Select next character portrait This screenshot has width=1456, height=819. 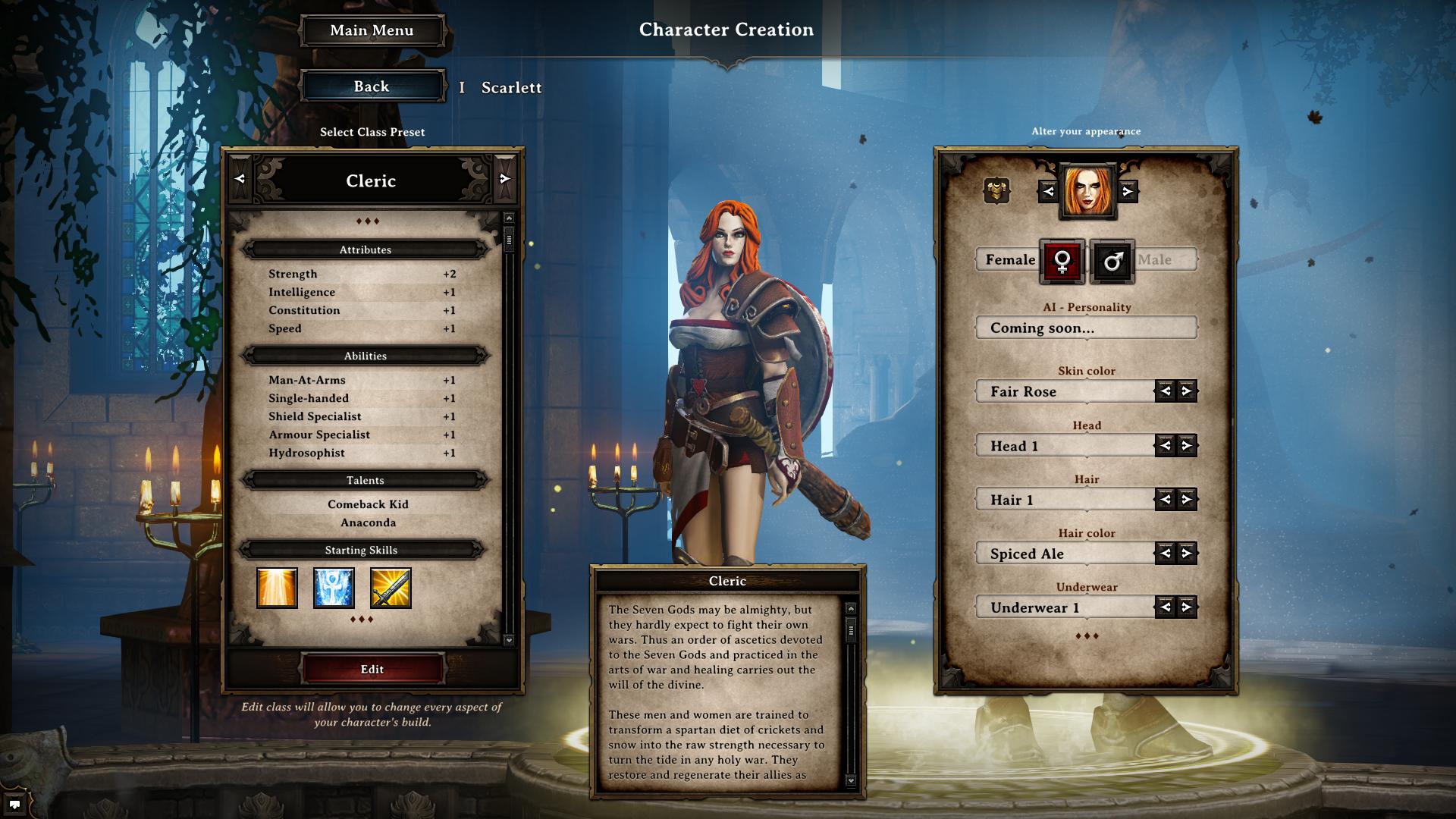click(1128, 191)
